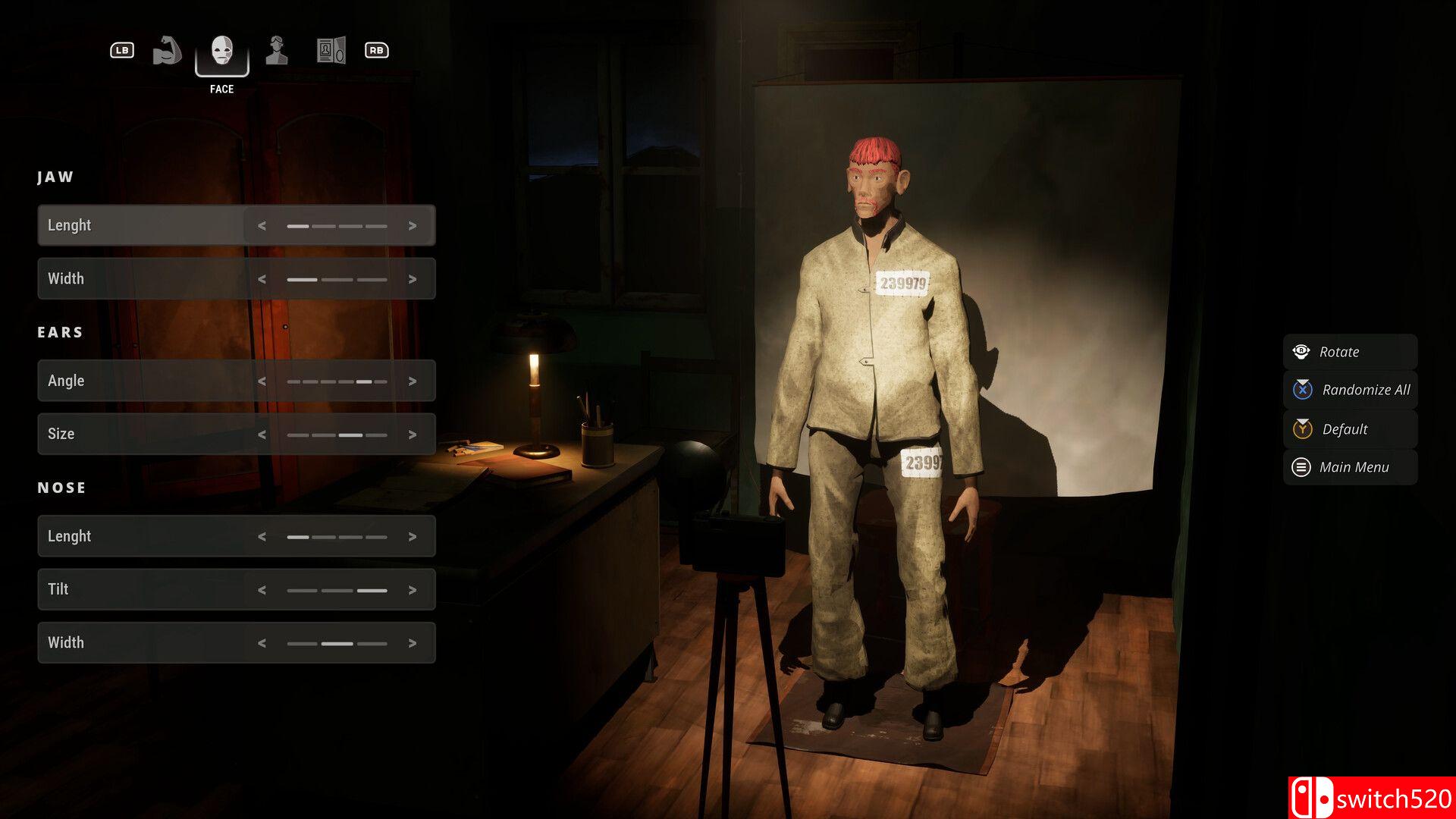
Task: Open the character bust tab
Action: pos(277,51)
